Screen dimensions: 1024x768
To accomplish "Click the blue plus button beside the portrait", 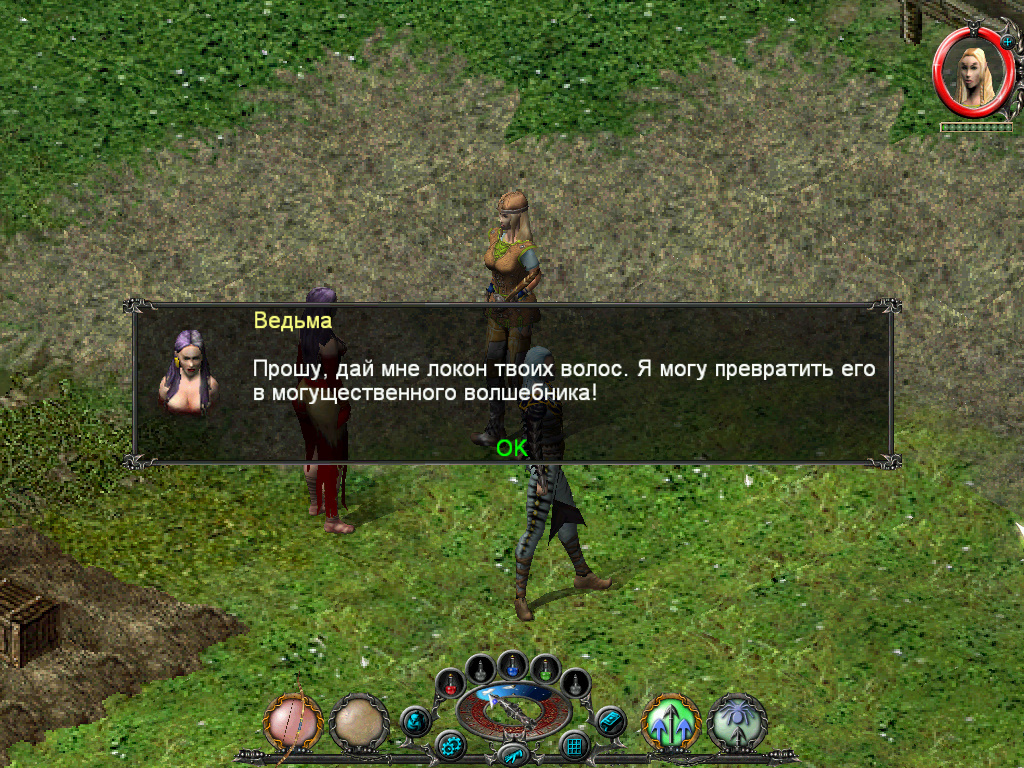I will pyautogui.click(x=1007, y=41).
